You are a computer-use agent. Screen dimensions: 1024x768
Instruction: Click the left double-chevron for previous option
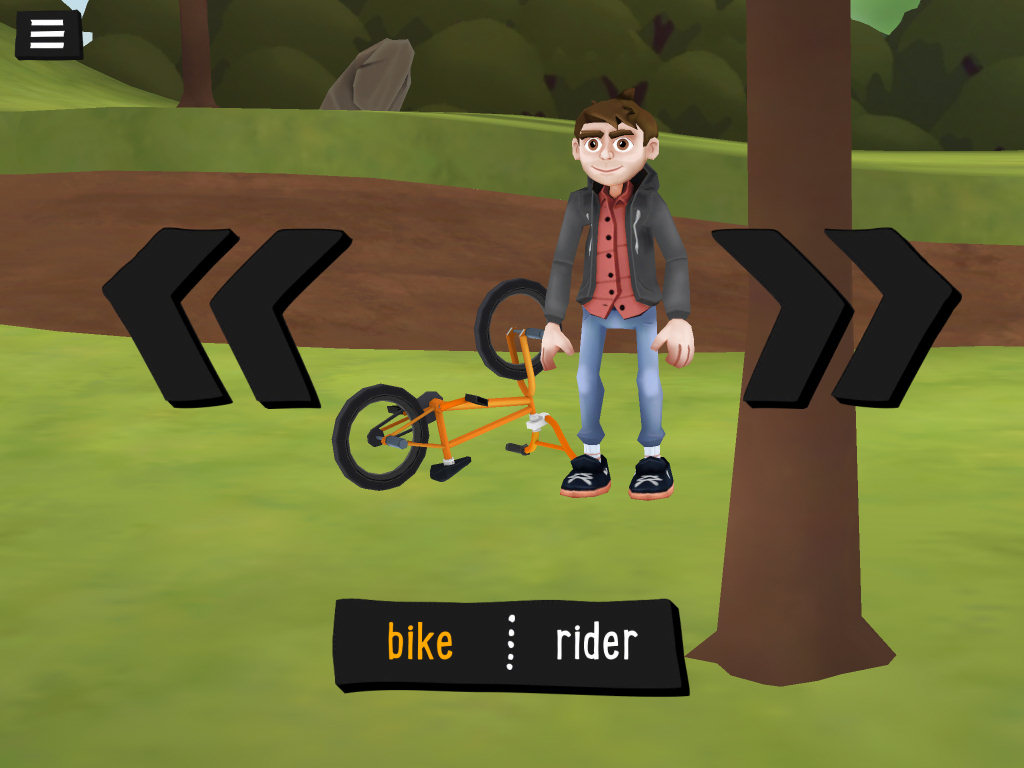(225, 317)
